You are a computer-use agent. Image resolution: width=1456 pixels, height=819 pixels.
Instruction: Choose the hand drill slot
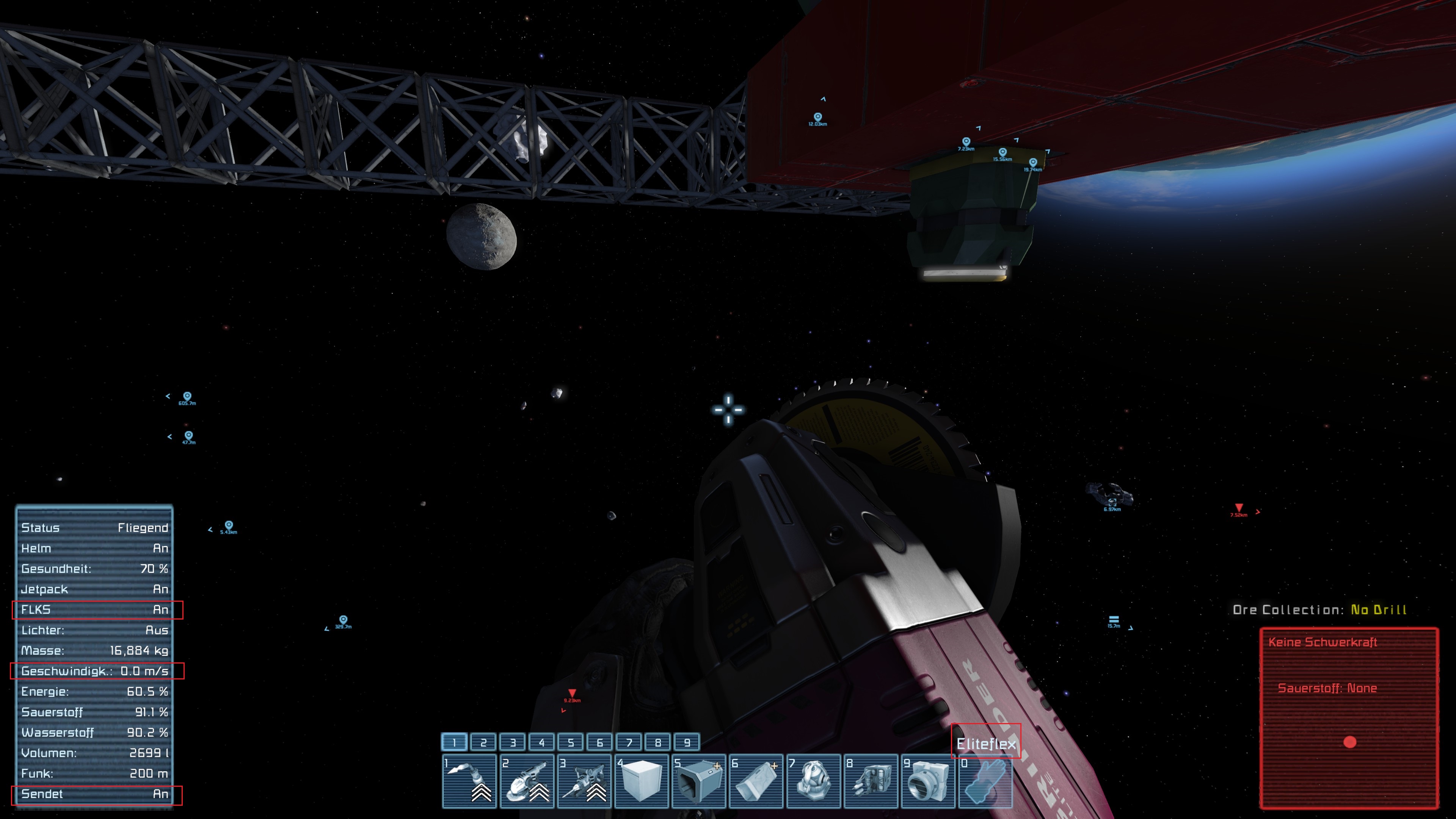pos(584,781)
